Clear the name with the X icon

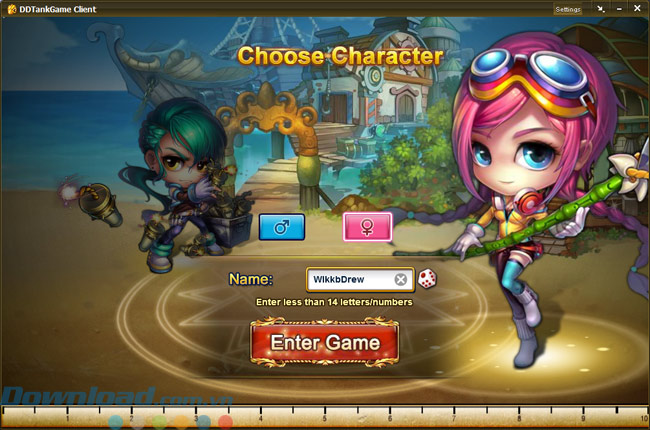pyautogui.click(x=401, y=279)
